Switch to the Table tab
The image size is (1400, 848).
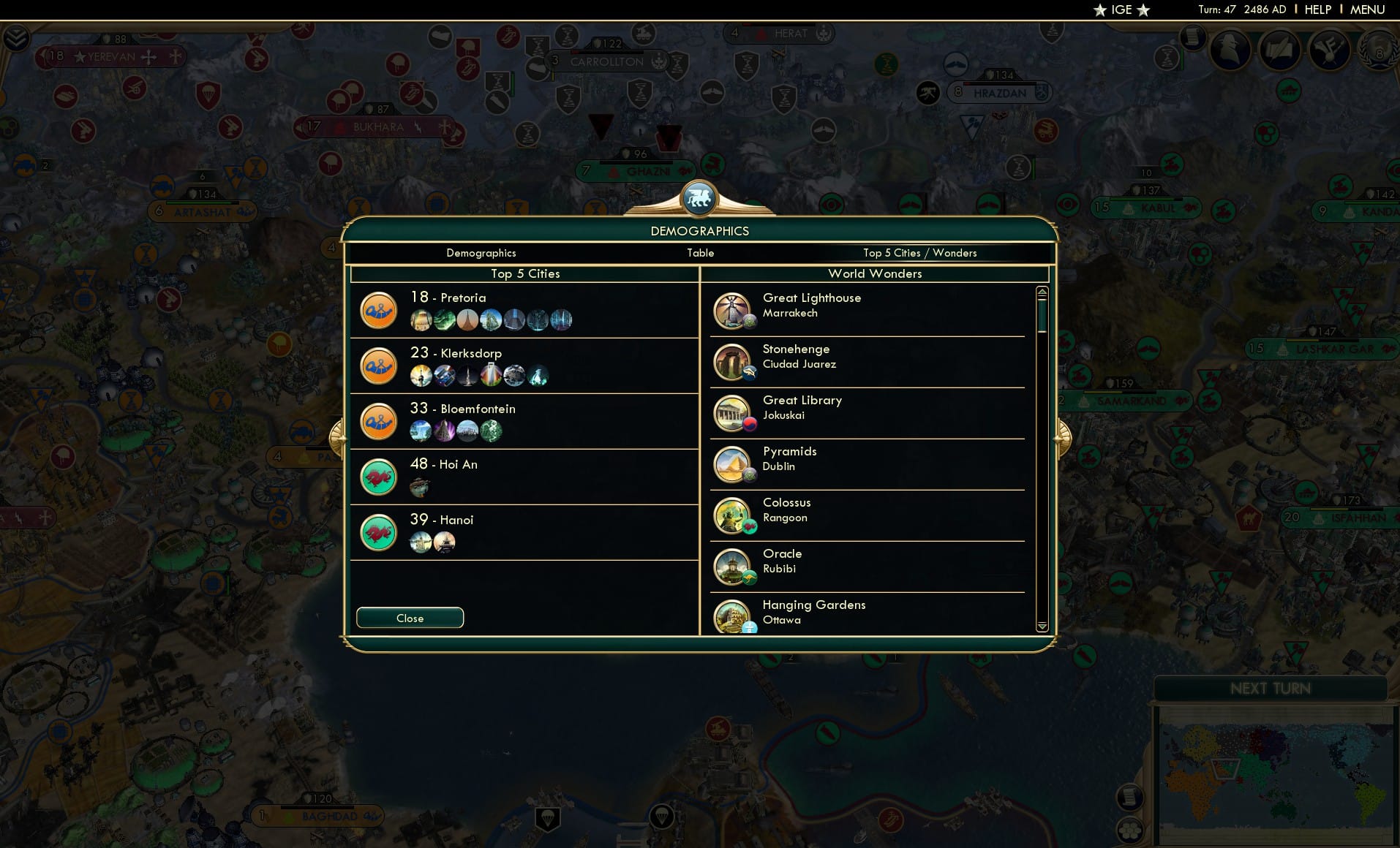700,253
